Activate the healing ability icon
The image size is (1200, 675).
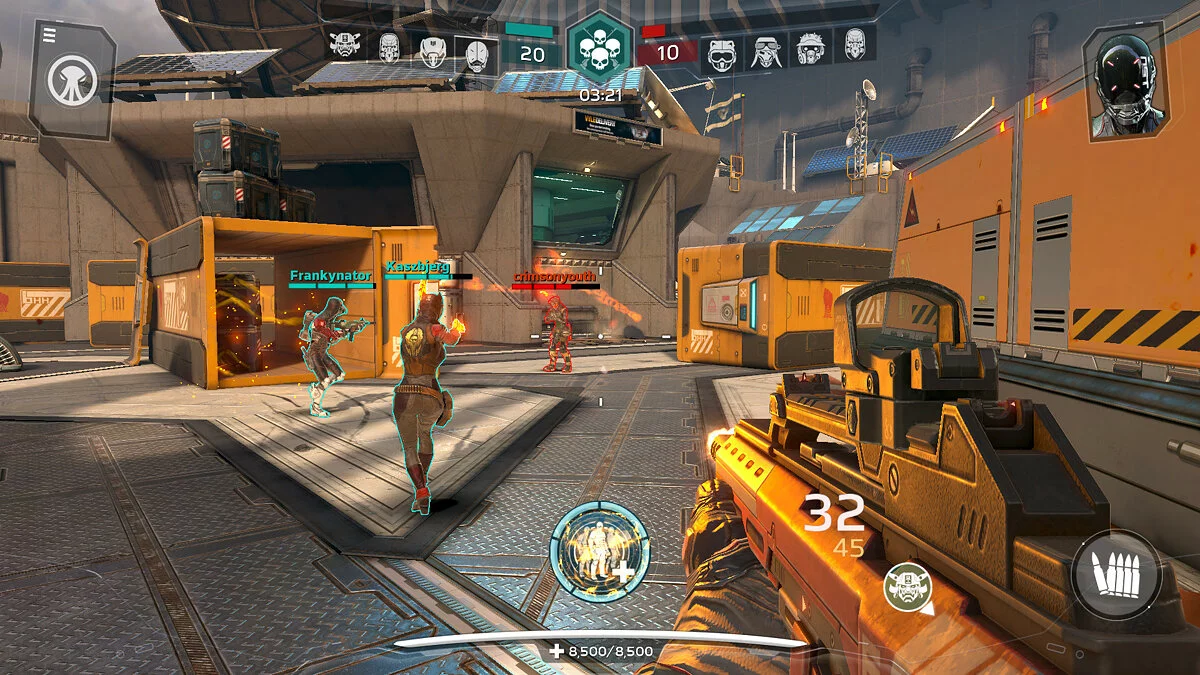pos(600,551)
